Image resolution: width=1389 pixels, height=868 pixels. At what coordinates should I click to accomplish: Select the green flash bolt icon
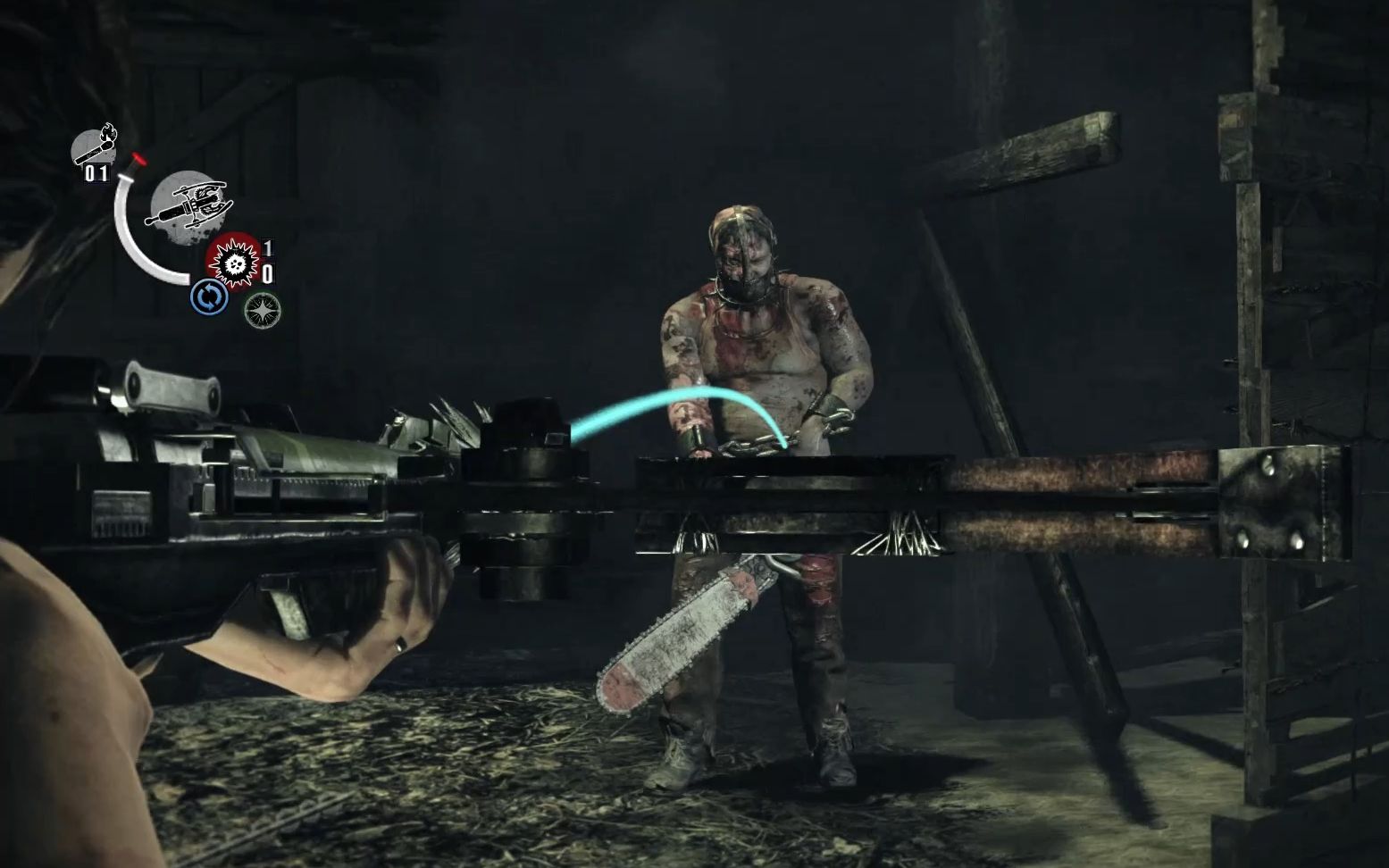(x=262, y=309)
